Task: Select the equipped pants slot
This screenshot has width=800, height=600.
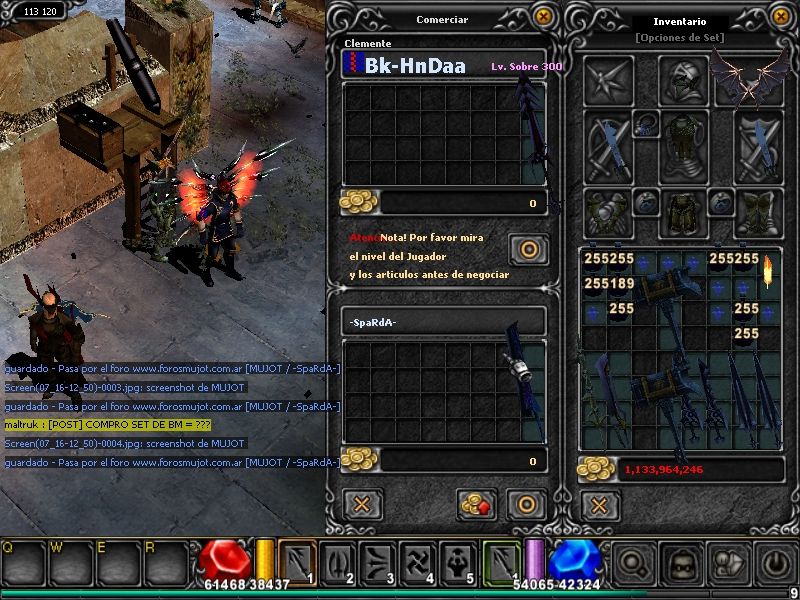Action: (684, 212)
